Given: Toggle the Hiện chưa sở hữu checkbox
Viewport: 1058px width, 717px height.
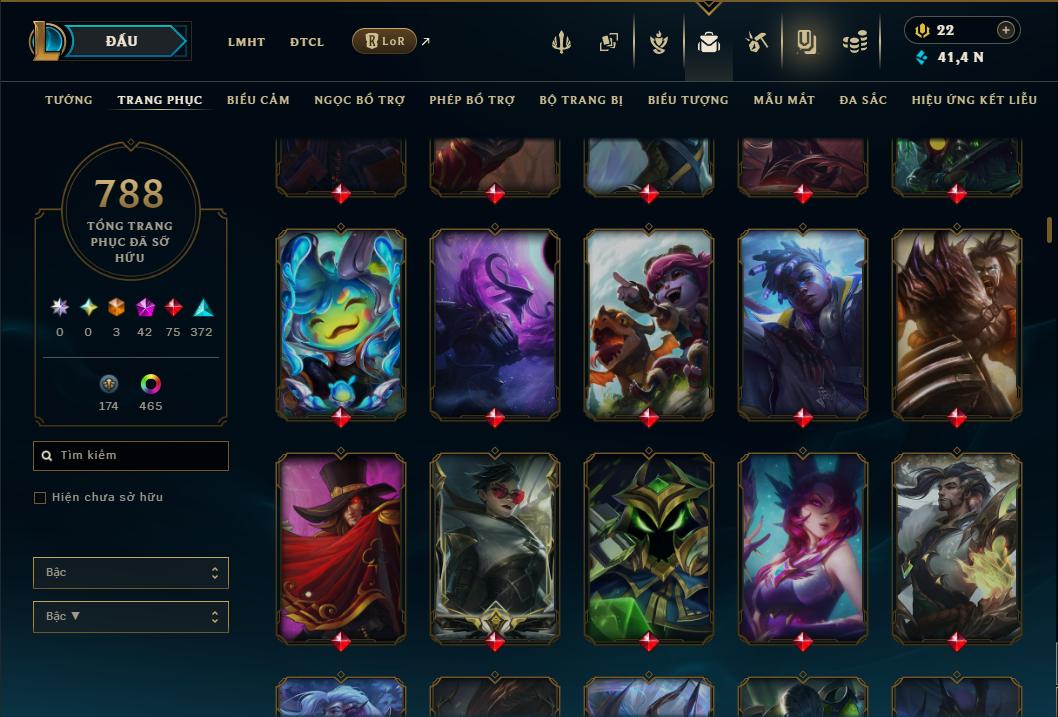Looking at the screenshot, I should 40,498.
